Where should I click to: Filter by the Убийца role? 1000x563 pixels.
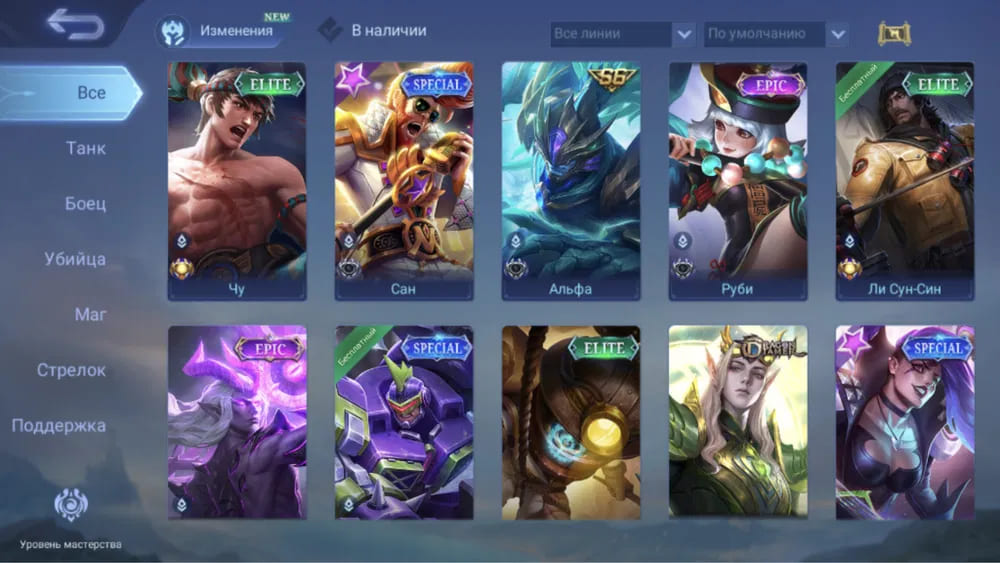pyautogui.click(x=75, y=260)
